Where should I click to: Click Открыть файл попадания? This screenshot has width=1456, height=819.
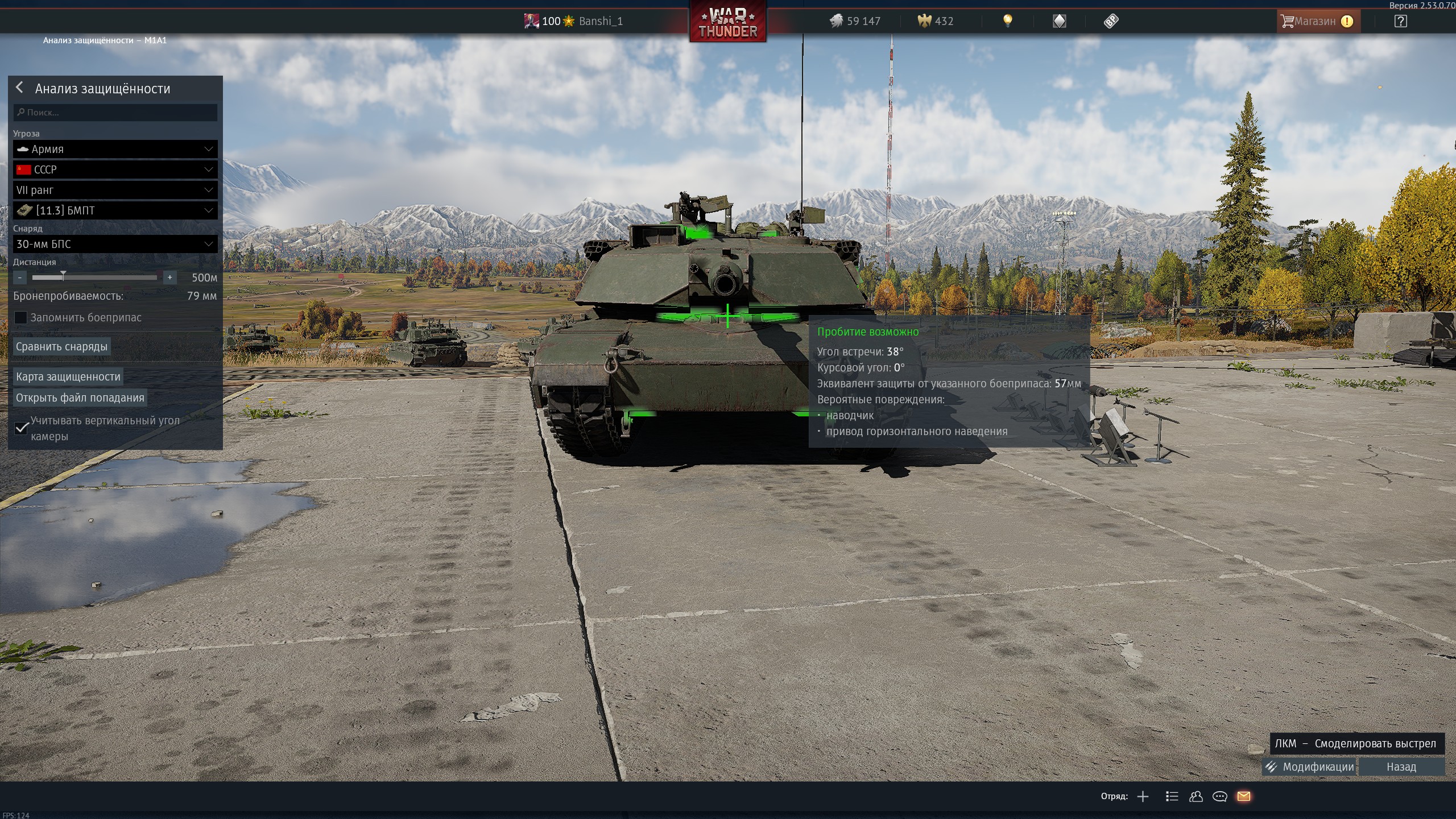click(80, 398)
